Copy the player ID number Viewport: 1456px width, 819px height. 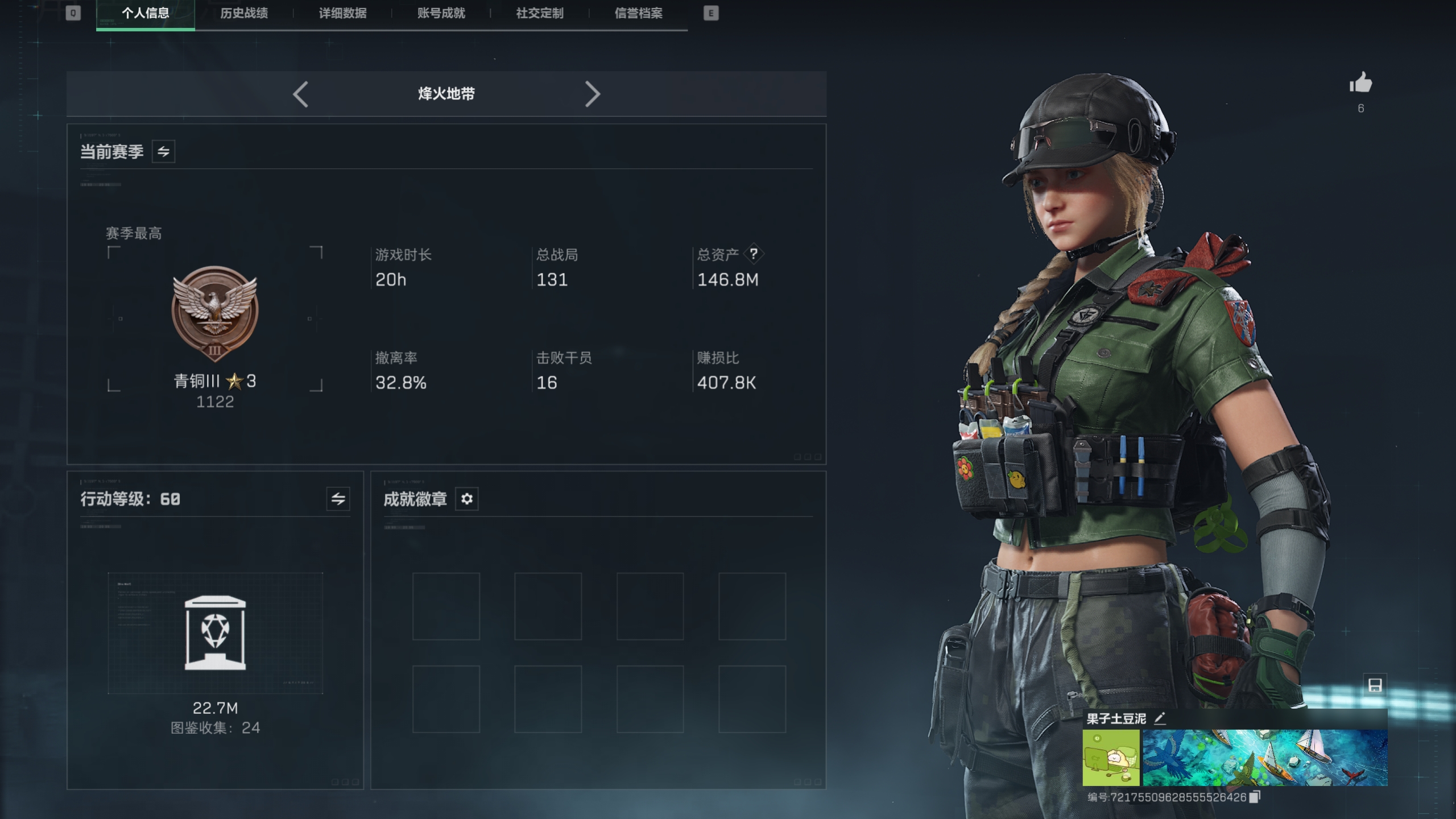1255,797
